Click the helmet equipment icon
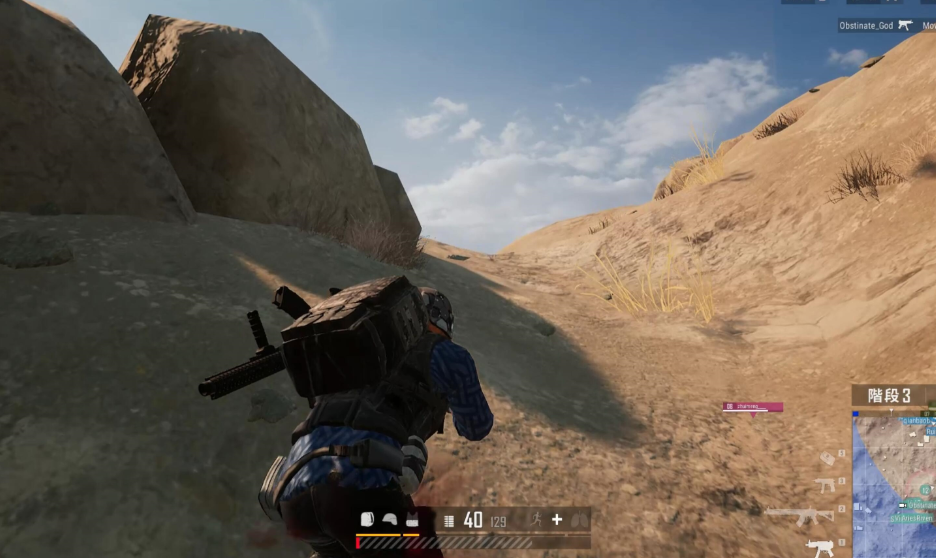This screenshot has height=558, width=936. click(389, 520)
